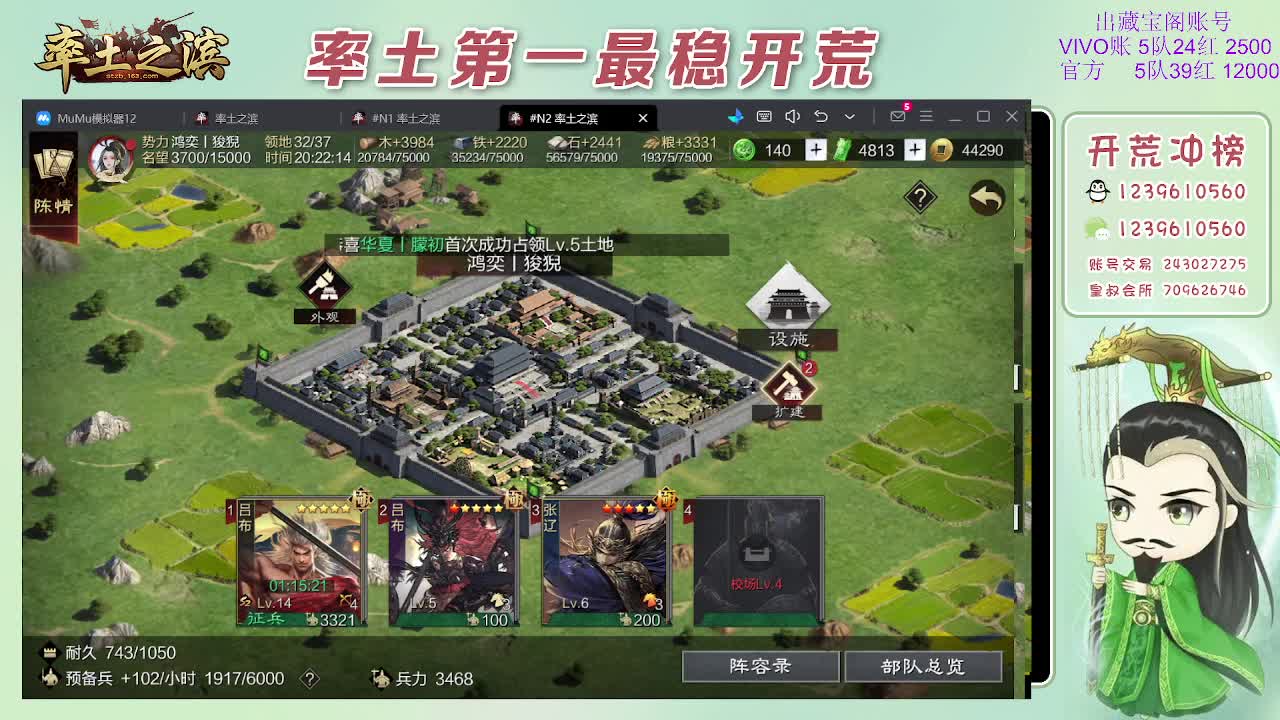Screen dimensions: 1280x720
Task: Select the 校场Lv.4 building slot
Action: pyautogui.click(x=757, y=561)
